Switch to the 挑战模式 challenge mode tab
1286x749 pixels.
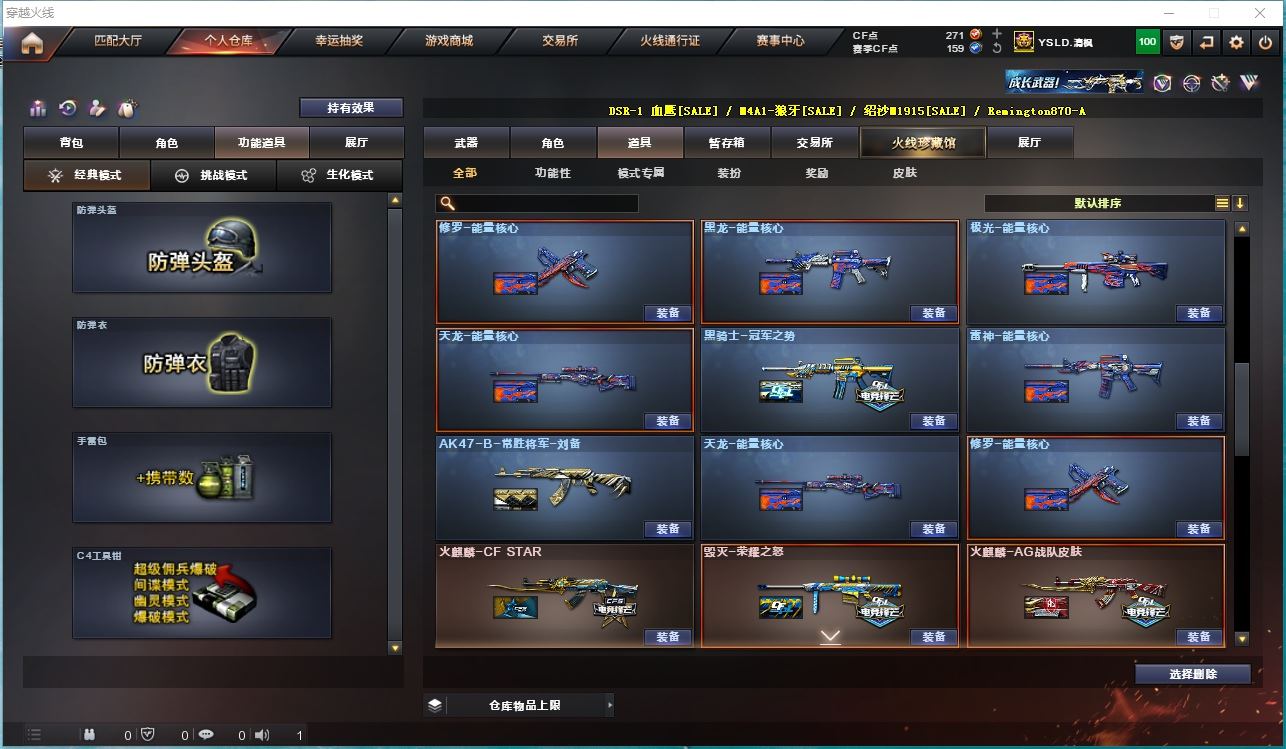(x=213, y=175)
